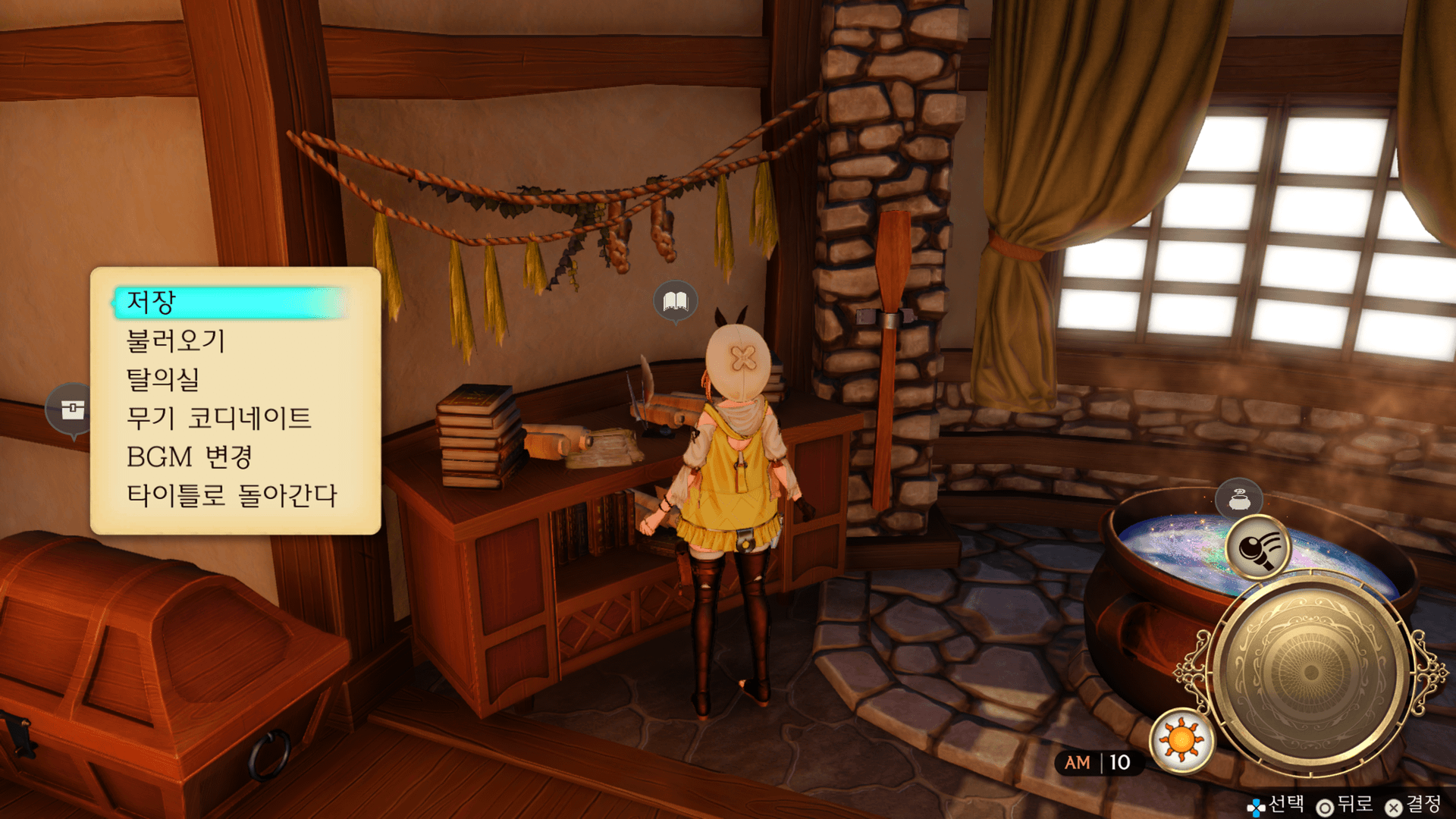Click the round gathering tool icon
1456x819 pixels.
click(1258, 548)
